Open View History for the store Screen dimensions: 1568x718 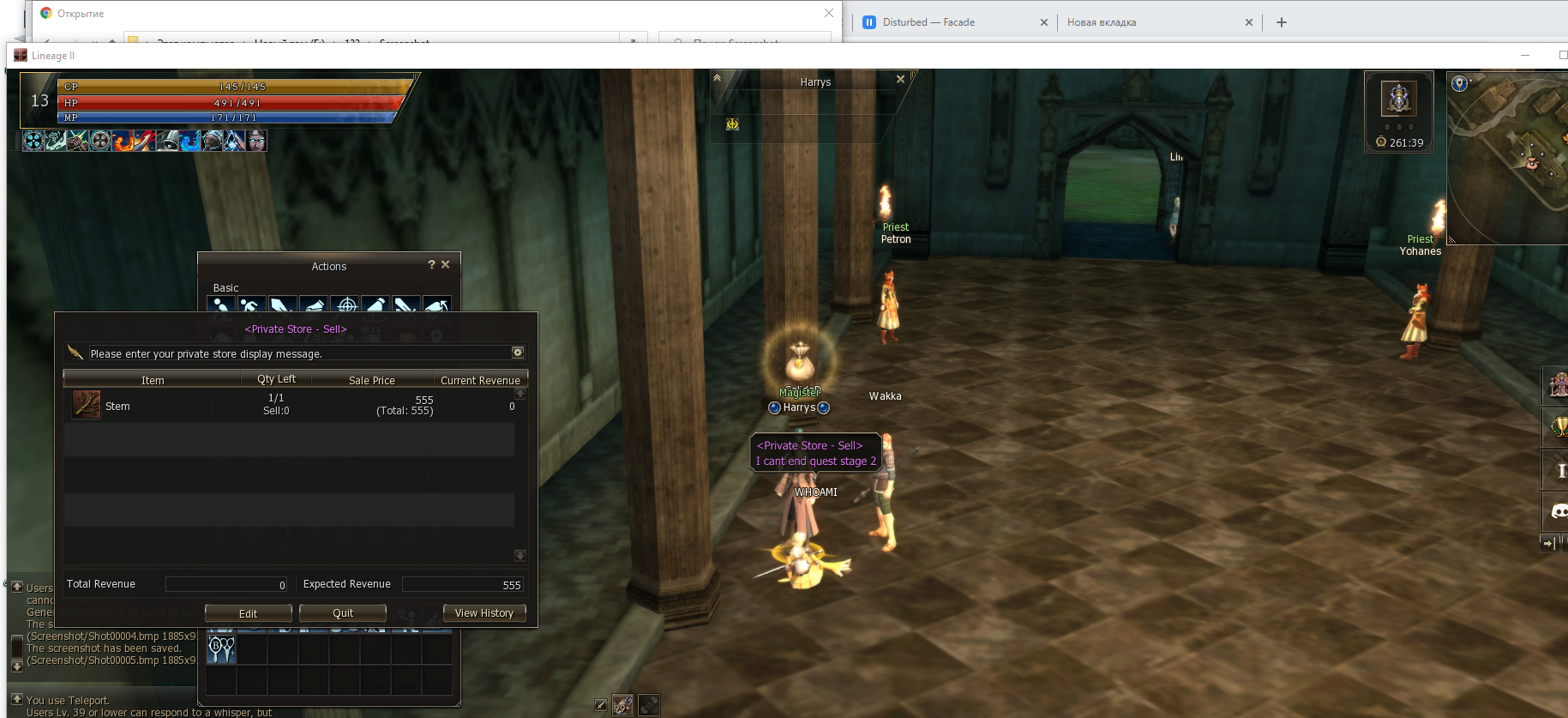point(484,613)
